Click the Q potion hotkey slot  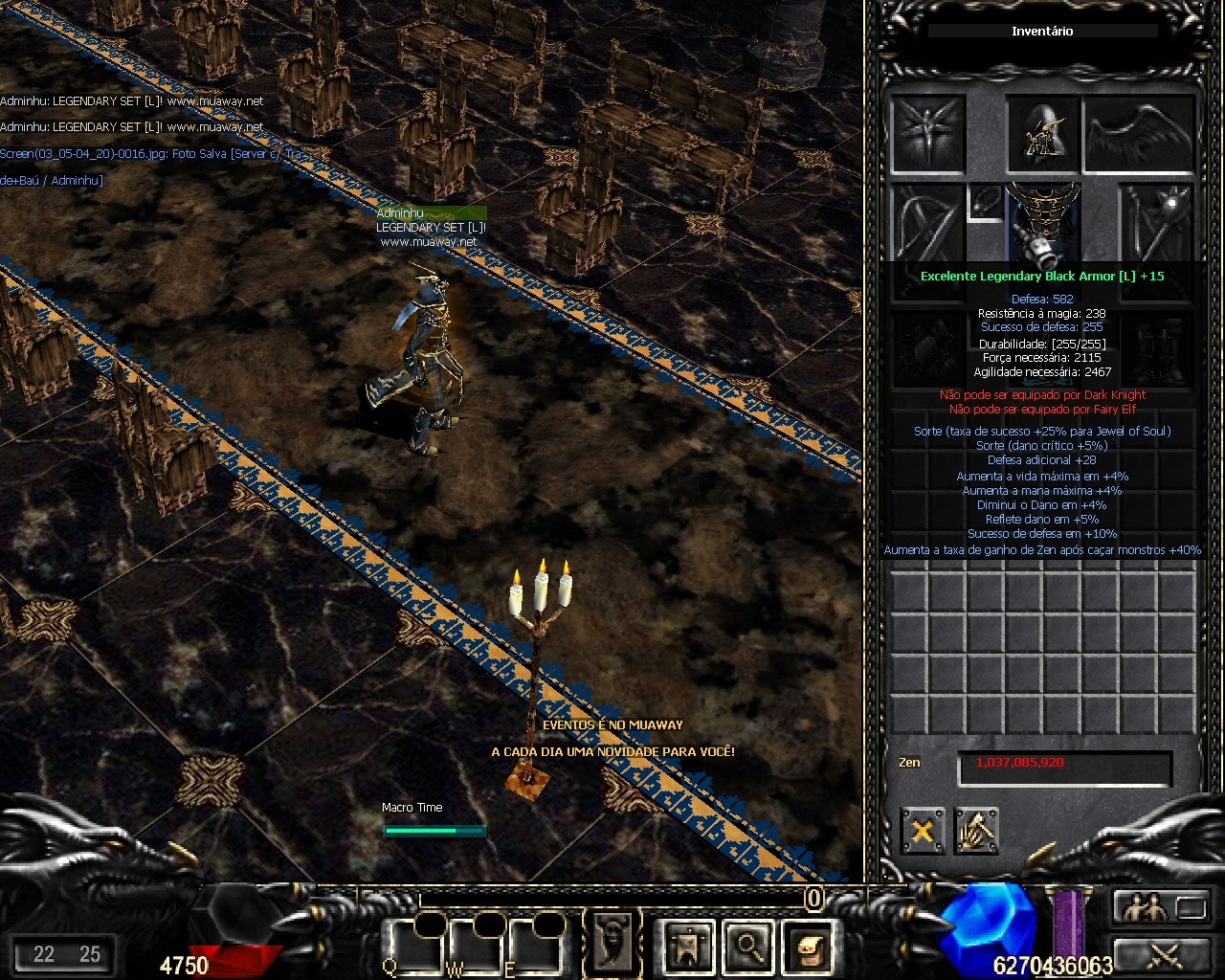413,945
